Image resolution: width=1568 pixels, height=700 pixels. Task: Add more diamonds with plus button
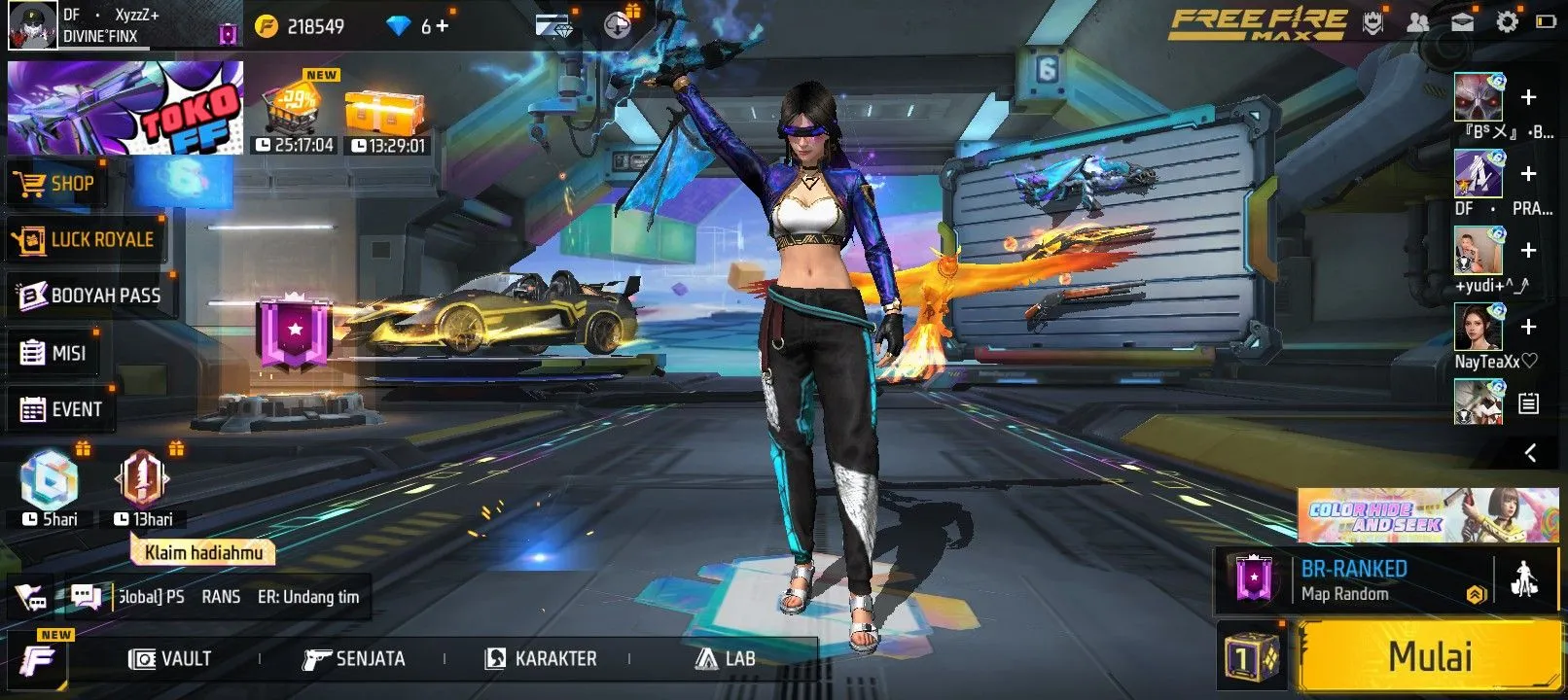pos(442,26)
